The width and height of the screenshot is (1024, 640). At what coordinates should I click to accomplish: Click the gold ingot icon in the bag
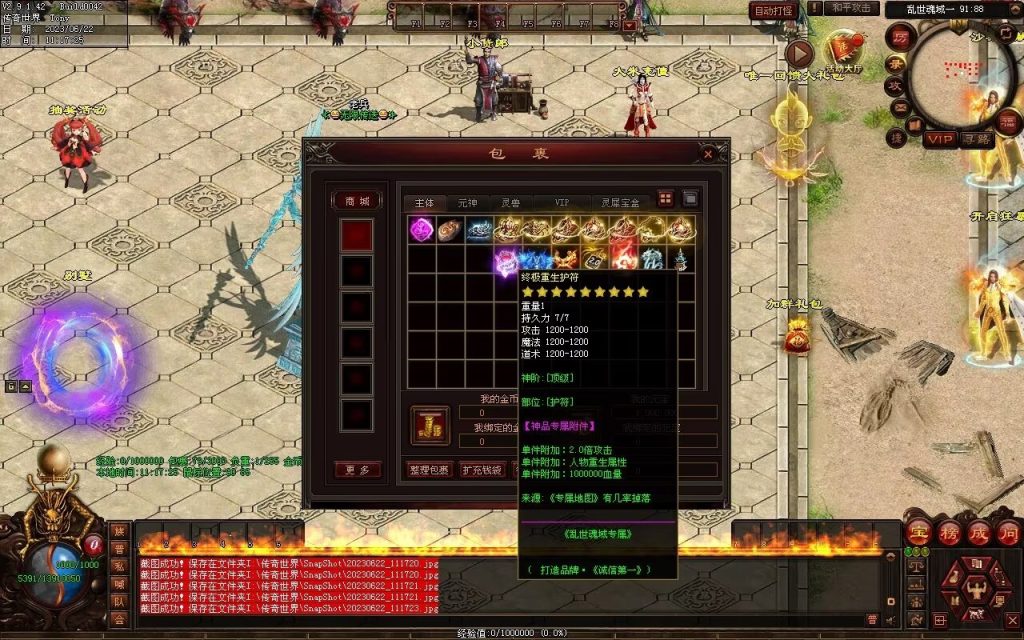point(430,426)
